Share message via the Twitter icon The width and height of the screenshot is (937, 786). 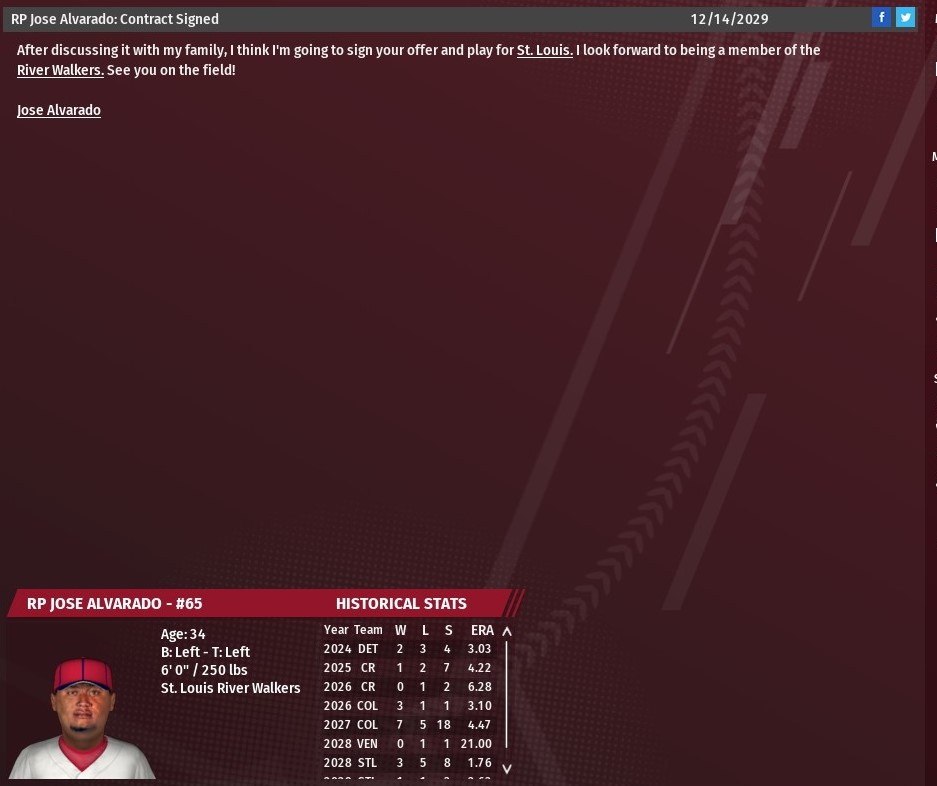click(905, 18)
